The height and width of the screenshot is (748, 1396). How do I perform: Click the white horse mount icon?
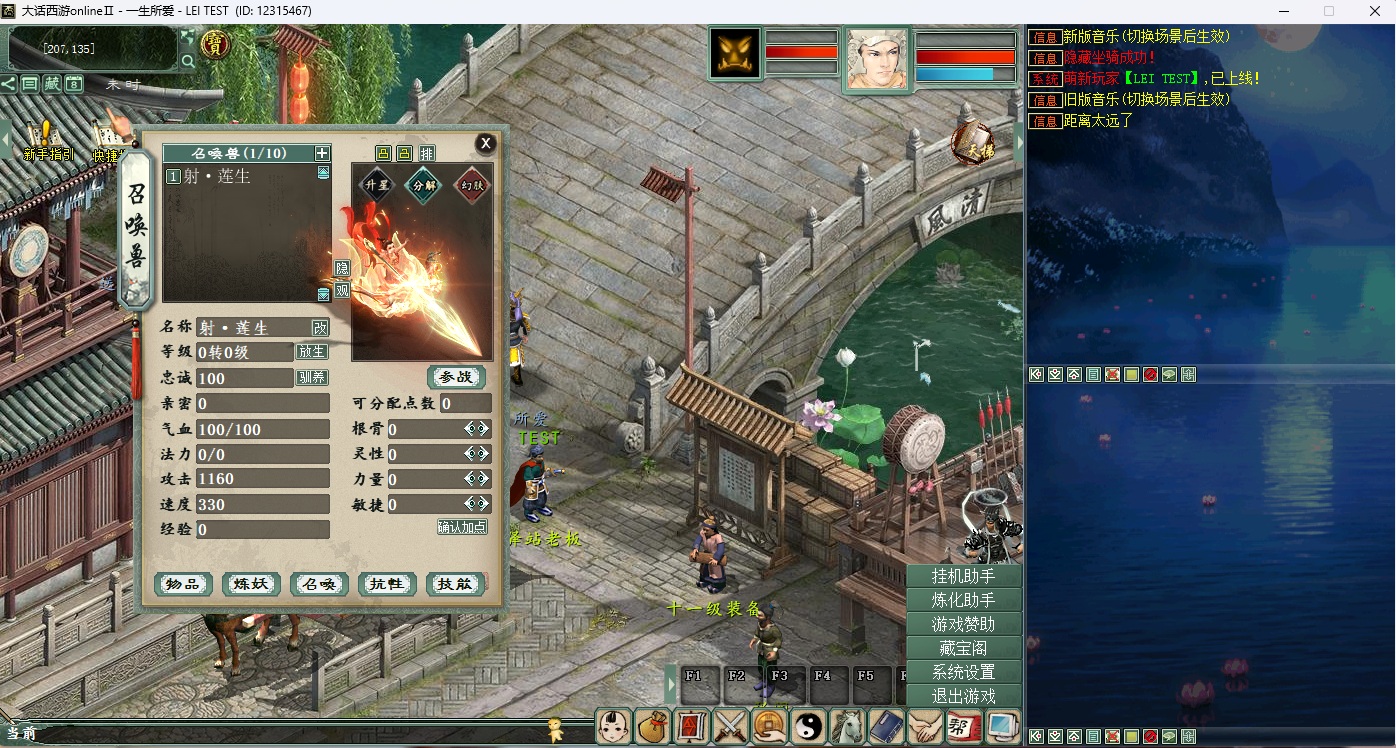(848, 726)
